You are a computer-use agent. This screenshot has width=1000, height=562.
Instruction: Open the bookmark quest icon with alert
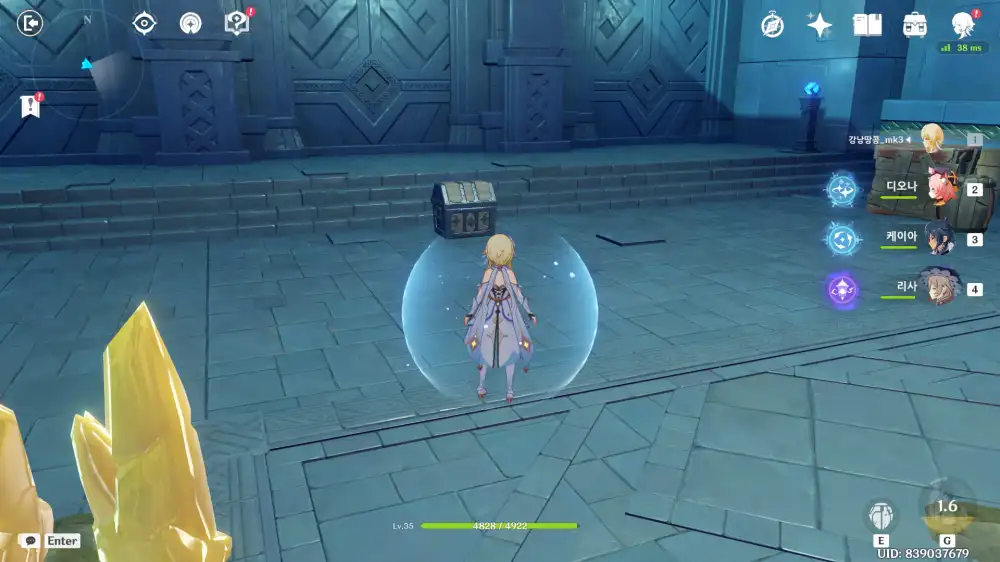coord(29,106)
